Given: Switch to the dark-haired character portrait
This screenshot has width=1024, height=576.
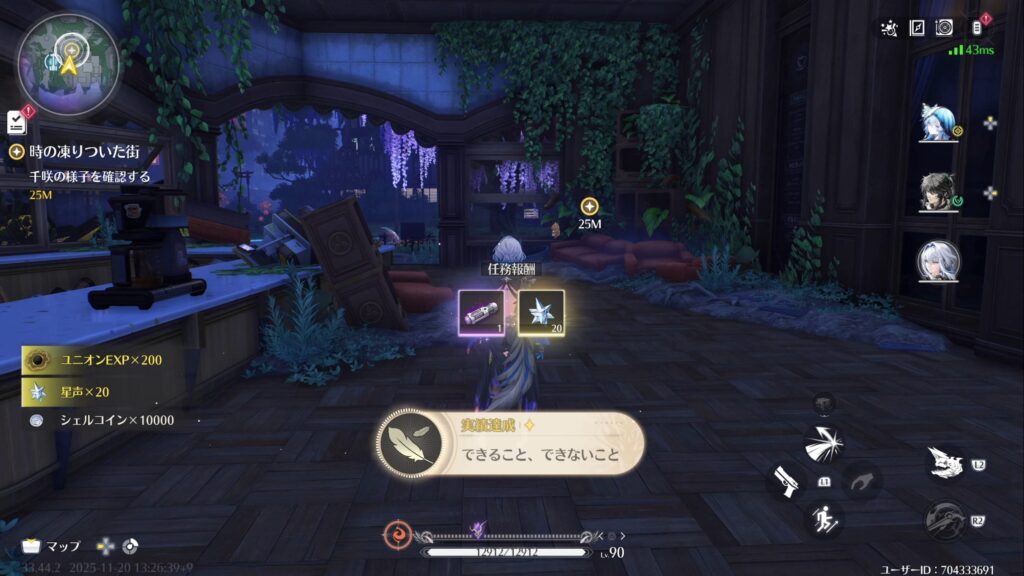Looking at the screenshot, I should [x=939, y=192].
